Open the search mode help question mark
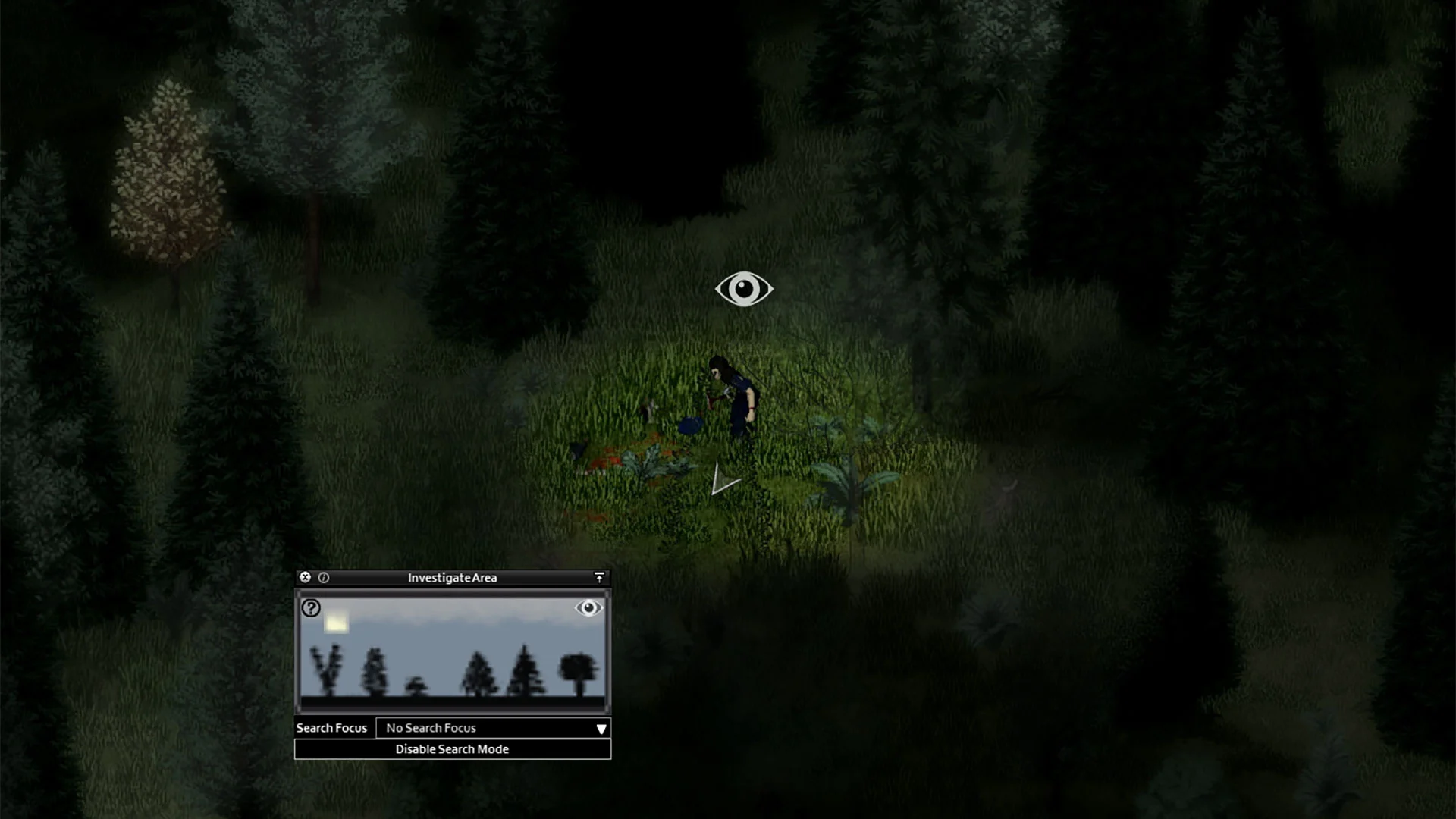This screenshot has width=1456, height=819. point(311,607)
